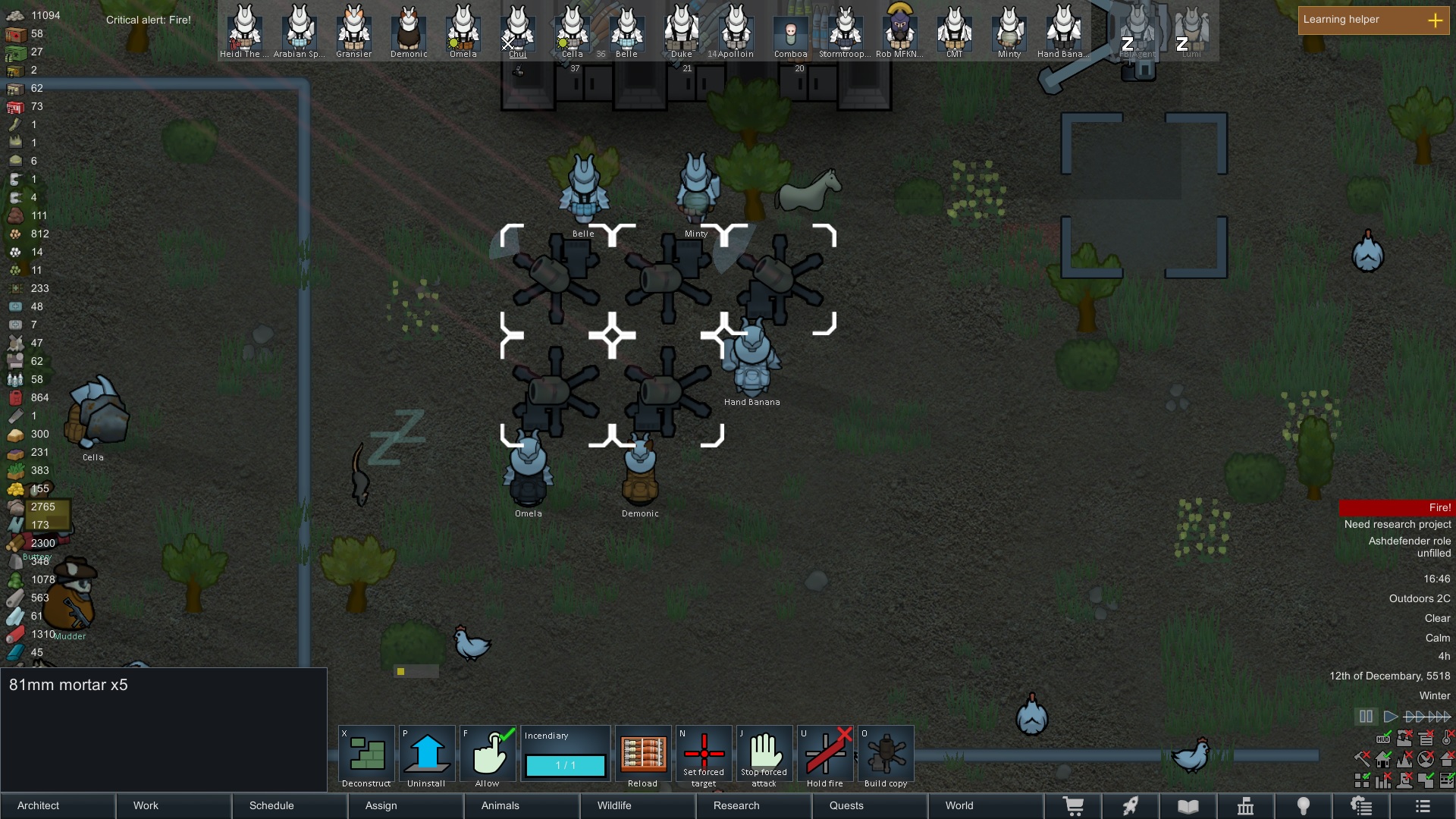This screenshot has width=1456, height=819.
Task: Switch to the World view
Action: 984,805
